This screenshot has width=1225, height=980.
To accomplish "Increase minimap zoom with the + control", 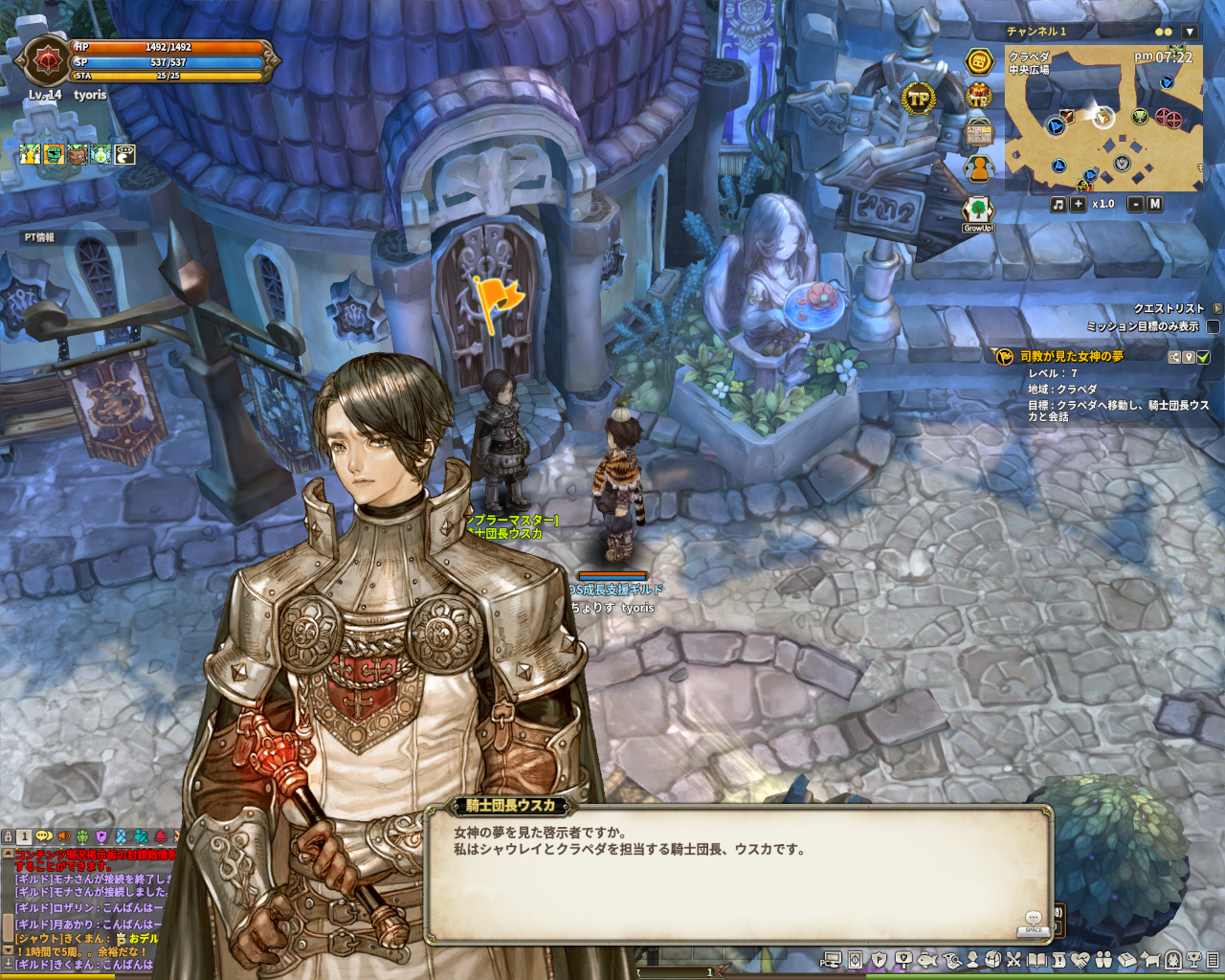I will (x=1078, y=203).
